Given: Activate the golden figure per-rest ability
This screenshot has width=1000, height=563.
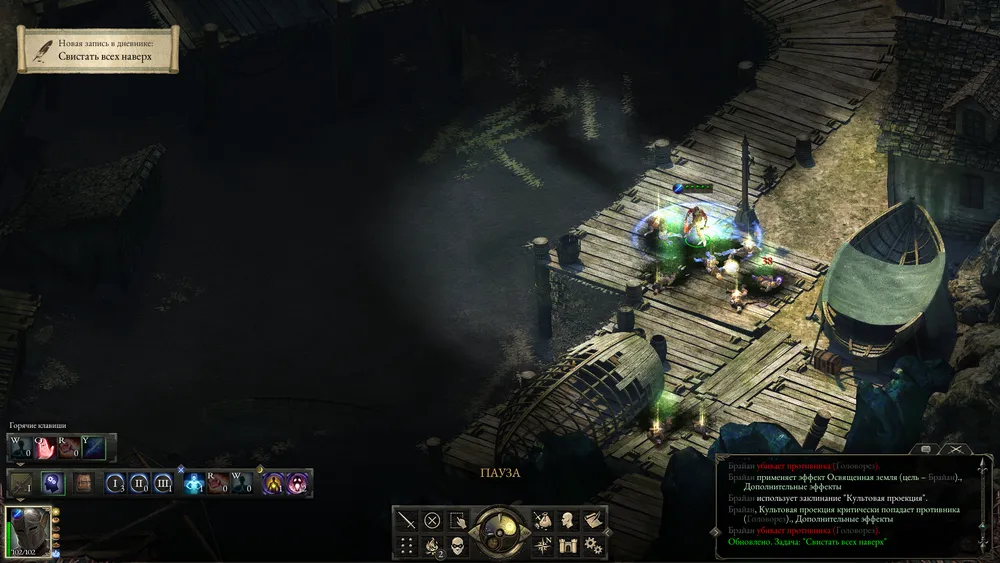Looking at the screenshot, I should click(x=273, y=484).
